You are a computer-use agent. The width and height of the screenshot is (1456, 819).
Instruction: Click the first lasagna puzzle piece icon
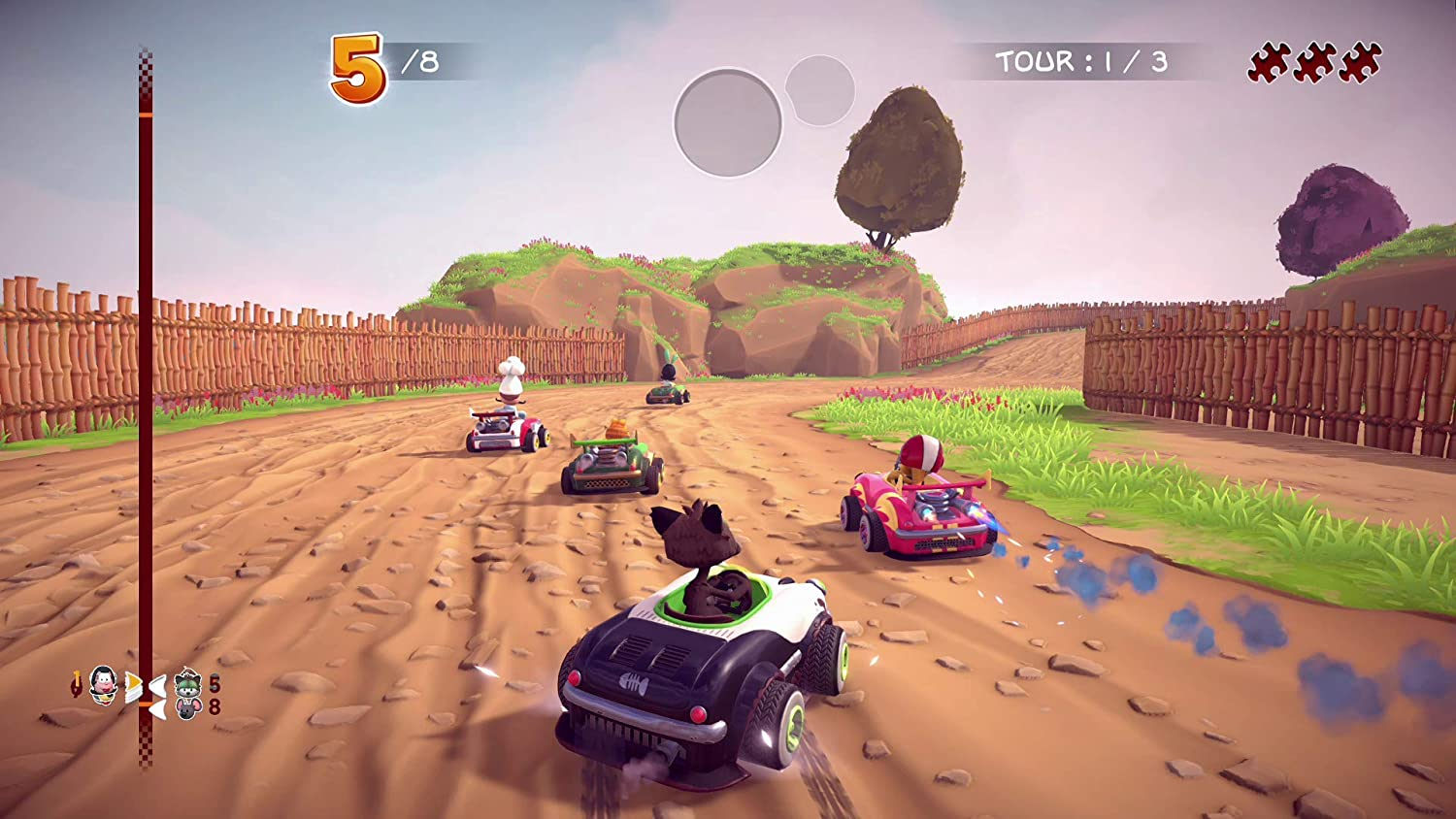1269,60
